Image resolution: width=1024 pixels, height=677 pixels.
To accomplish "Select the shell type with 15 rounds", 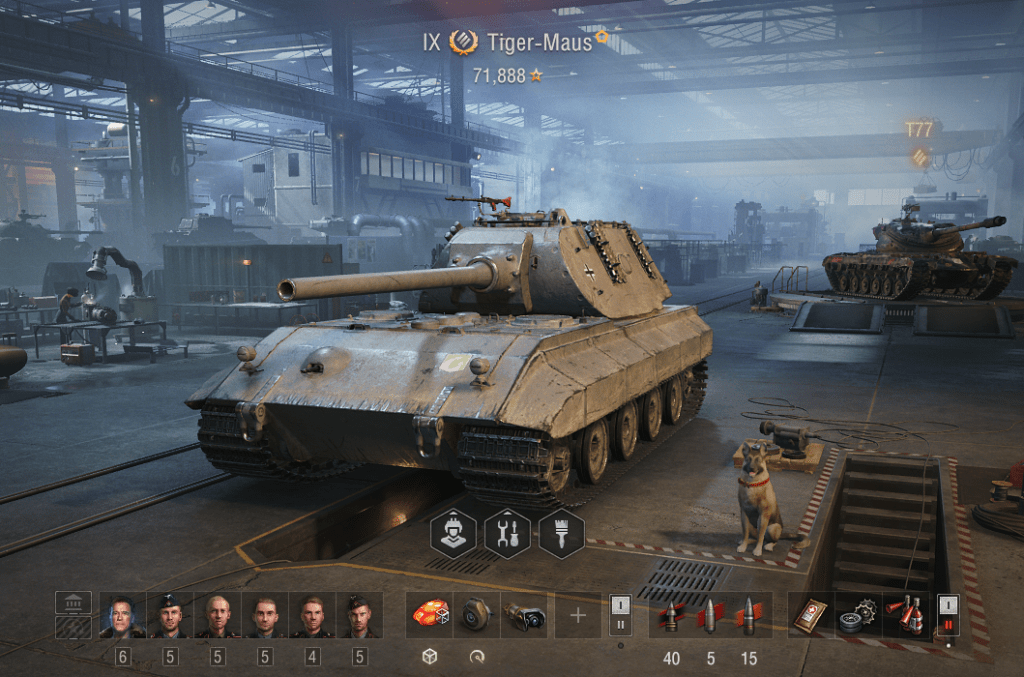I will click(x=749, y=615).
